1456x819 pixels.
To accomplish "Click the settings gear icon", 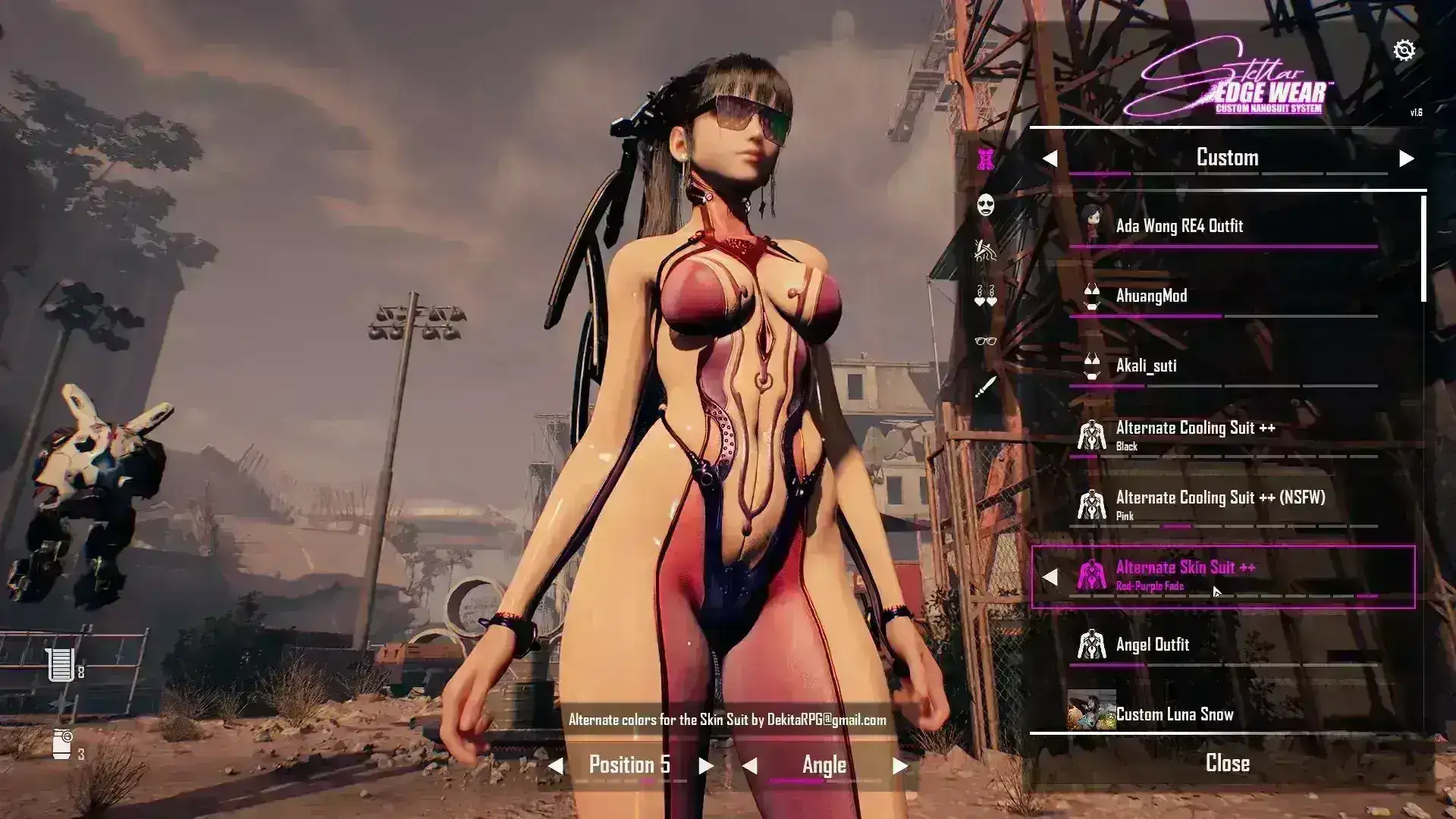I will 1406,50.
